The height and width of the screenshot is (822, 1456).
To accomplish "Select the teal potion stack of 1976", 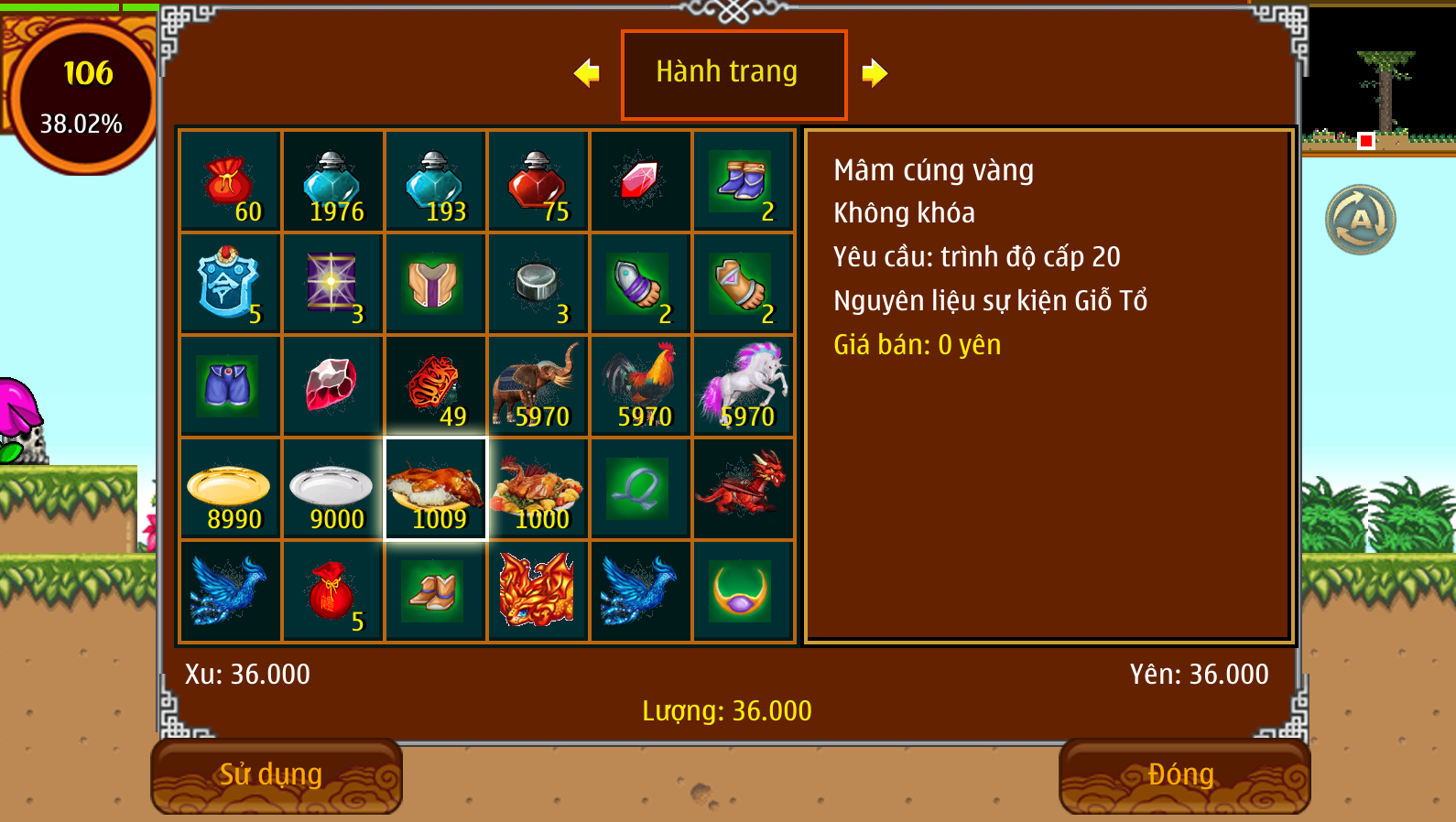I will click(x=332, y=181).
